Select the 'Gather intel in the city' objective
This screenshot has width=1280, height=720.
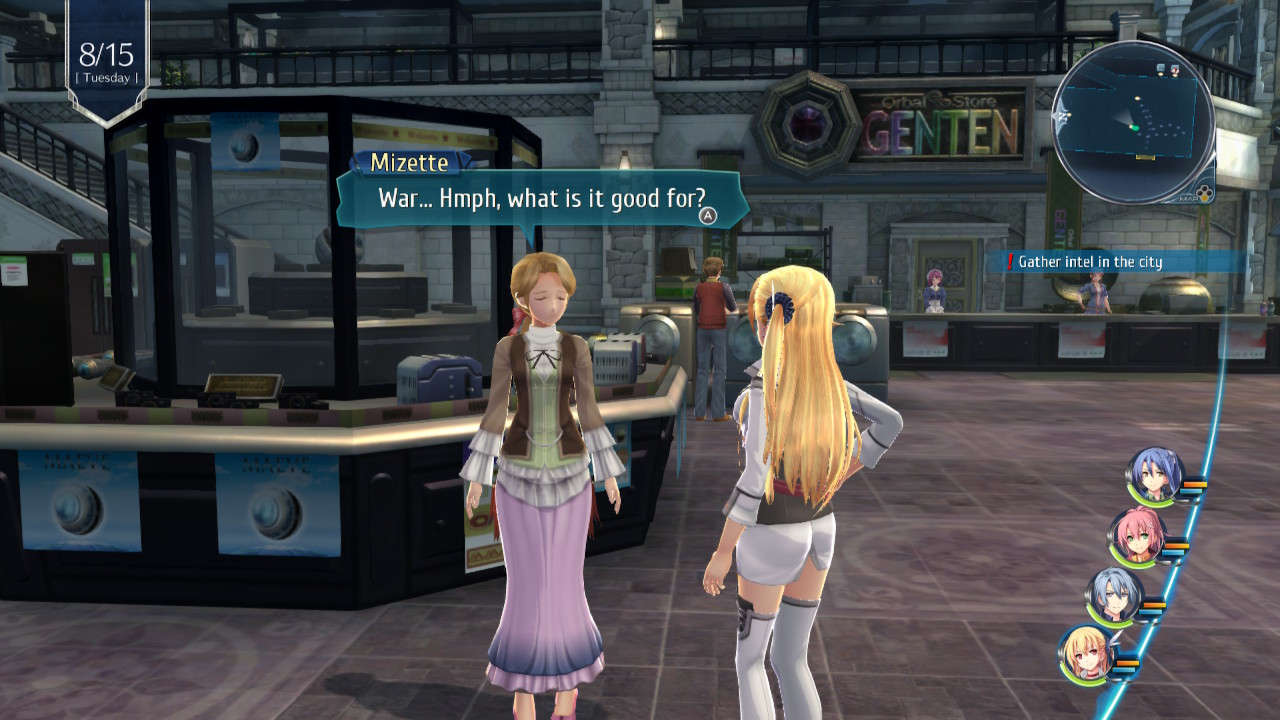pos(1089,262)
